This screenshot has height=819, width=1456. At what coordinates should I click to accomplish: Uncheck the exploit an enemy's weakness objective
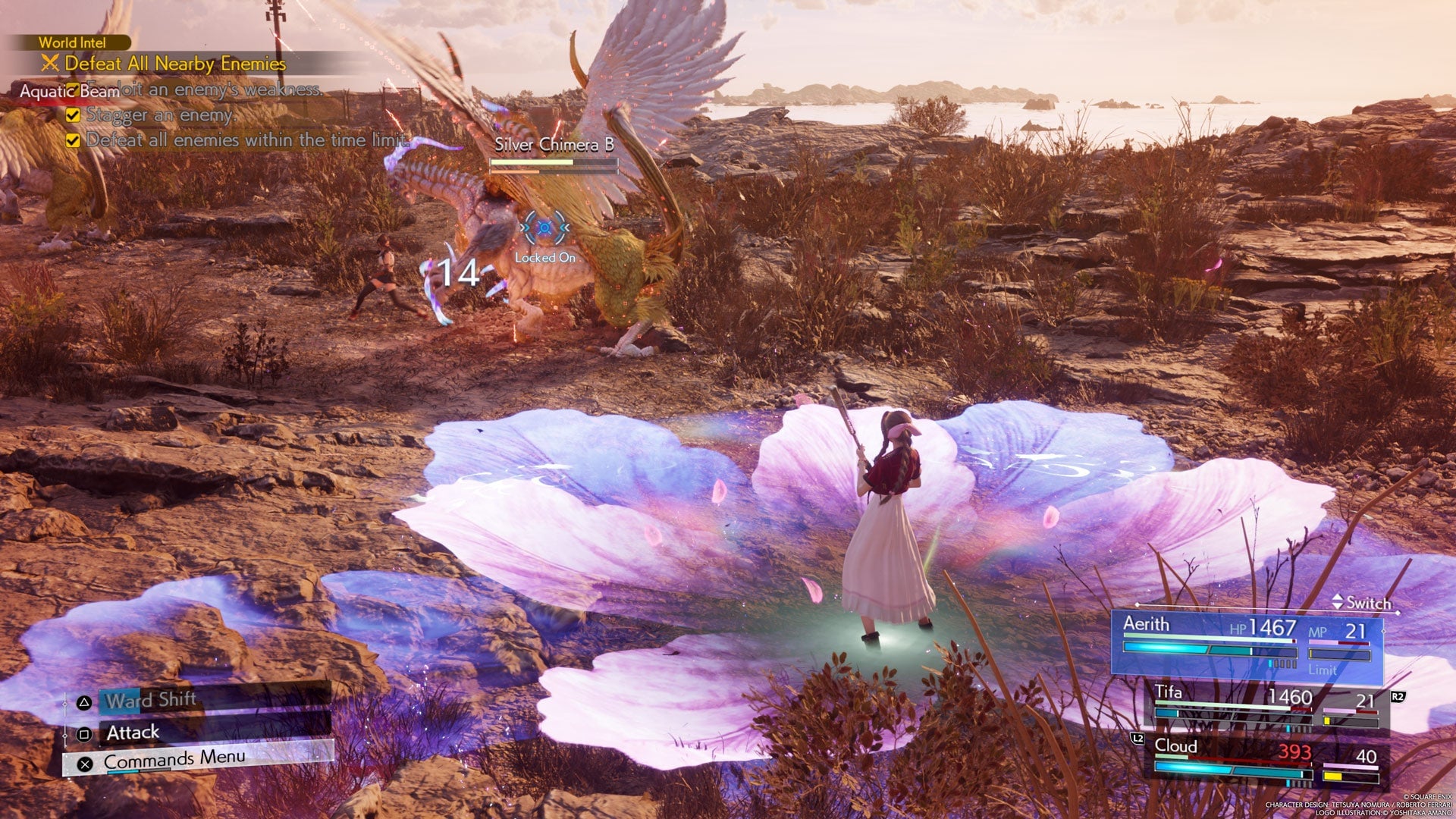coord(73,91)
